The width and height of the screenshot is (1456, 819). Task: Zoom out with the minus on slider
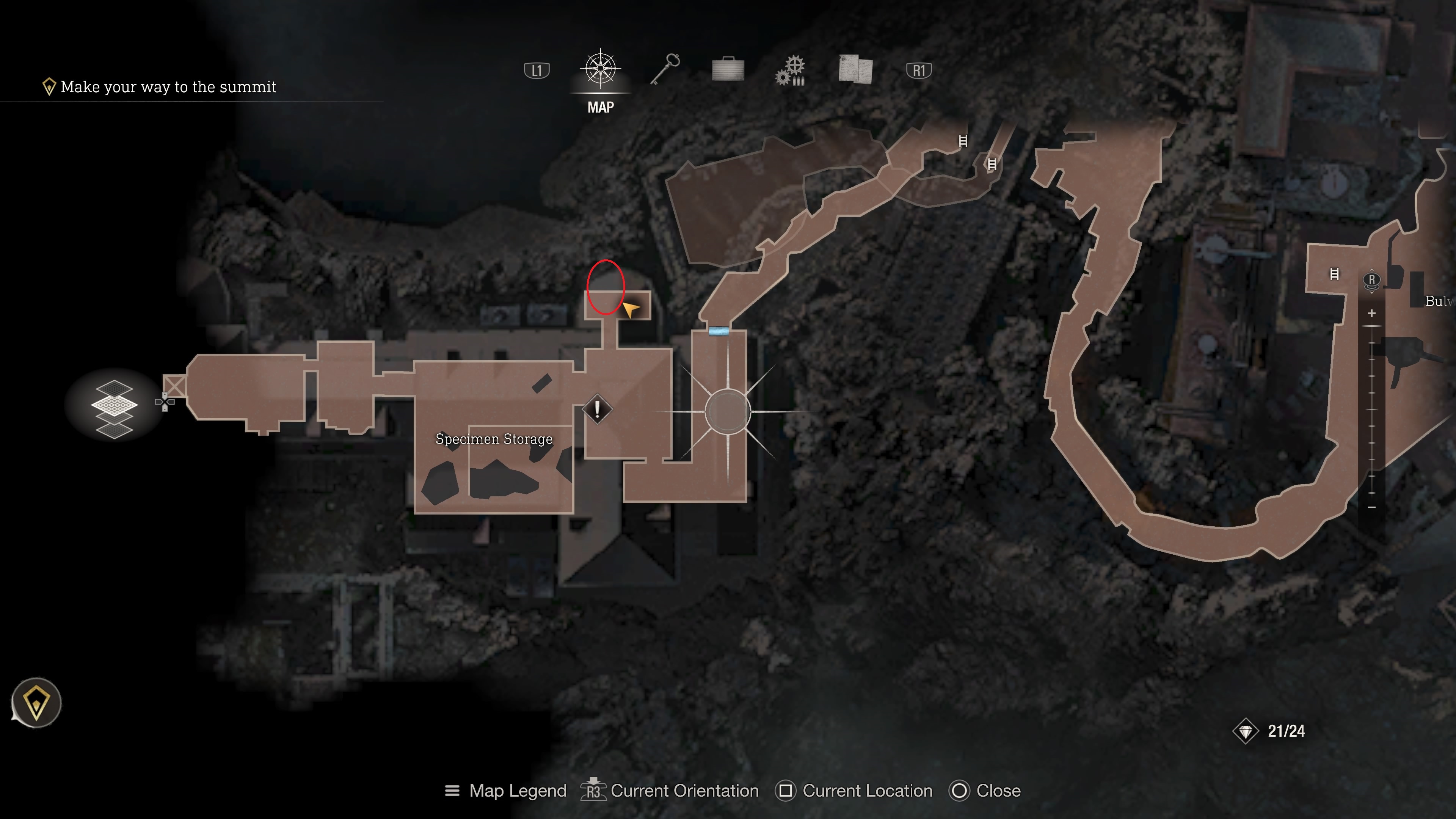(x=1372, y=508)
